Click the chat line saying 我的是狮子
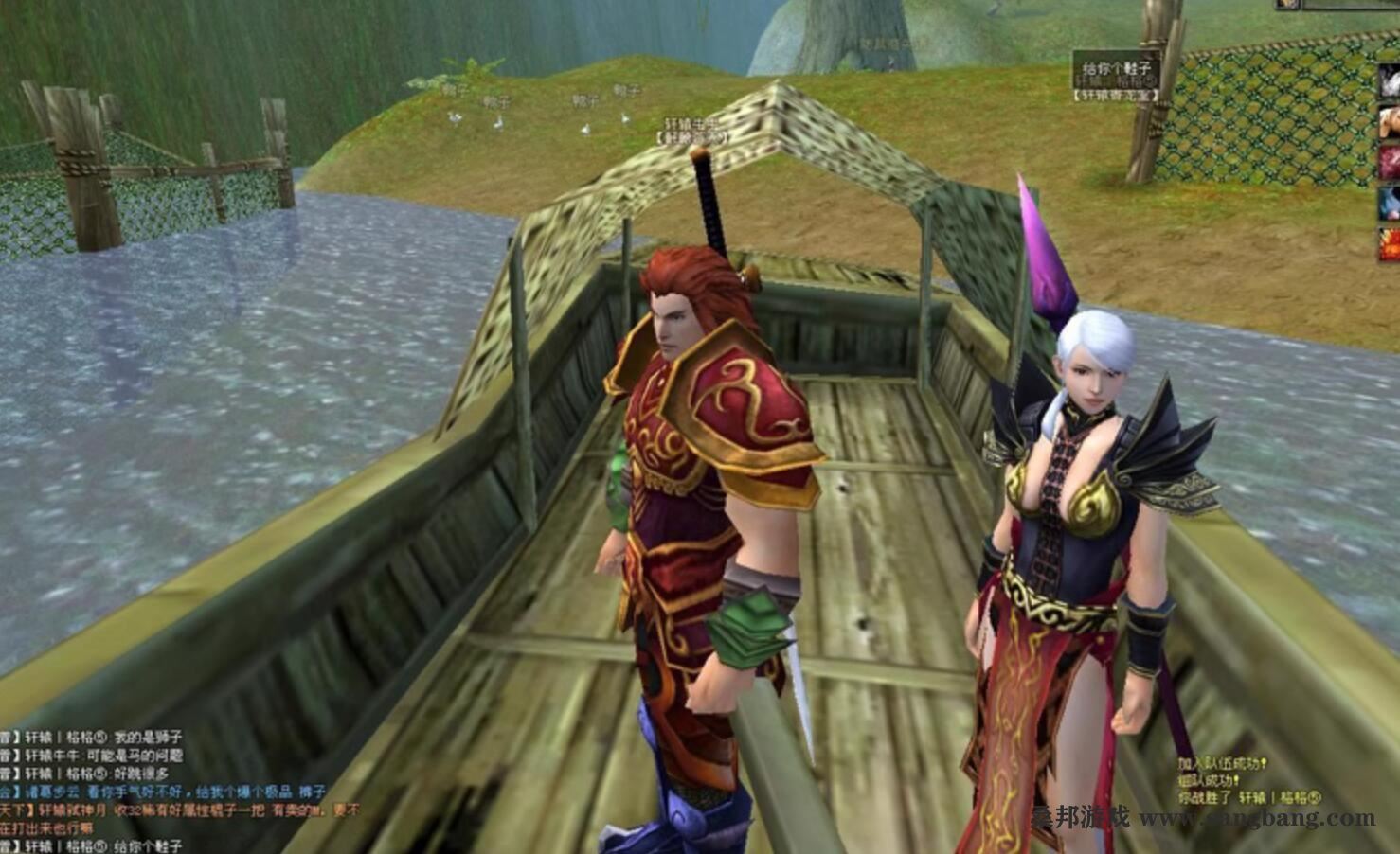The image size is (1400, 854). 148,738
